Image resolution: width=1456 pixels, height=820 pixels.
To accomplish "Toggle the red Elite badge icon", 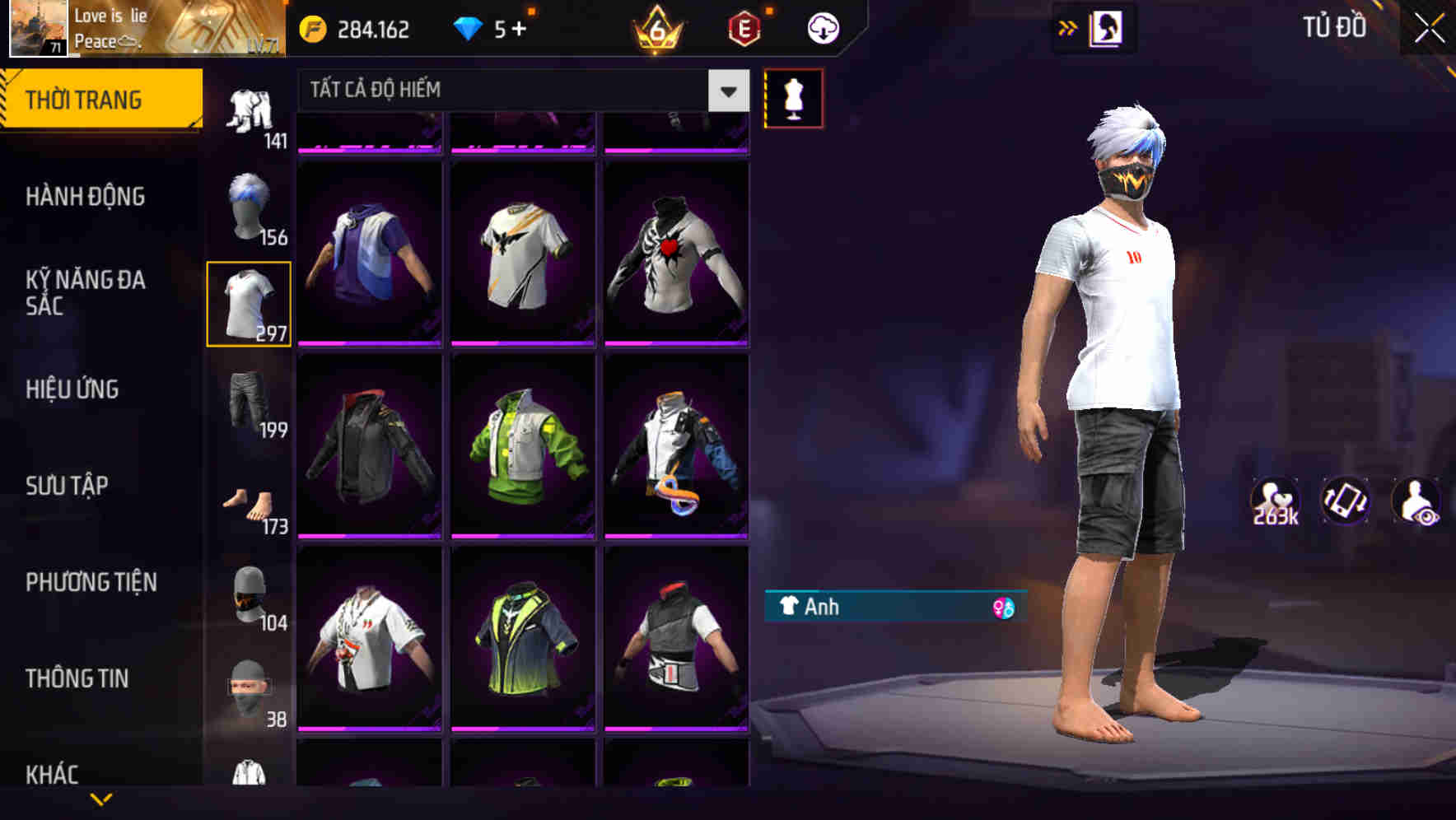I will 740,27.
